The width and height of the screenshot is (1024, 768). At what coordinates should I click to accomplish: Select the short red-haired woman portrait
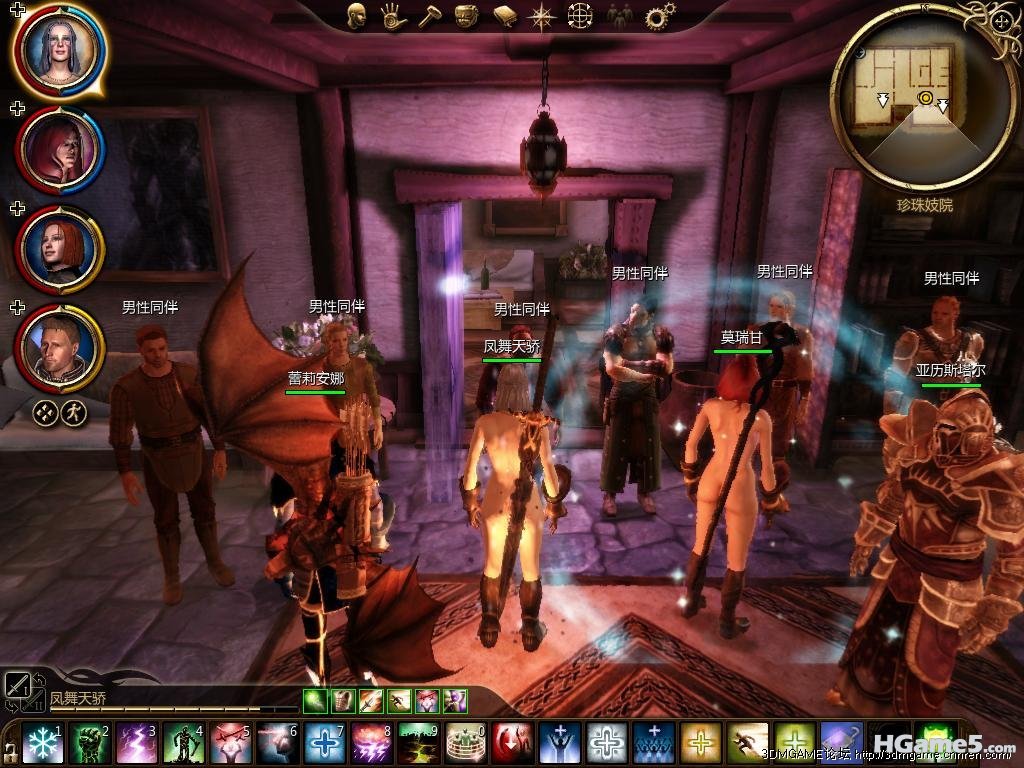click(x=60, y=247)
